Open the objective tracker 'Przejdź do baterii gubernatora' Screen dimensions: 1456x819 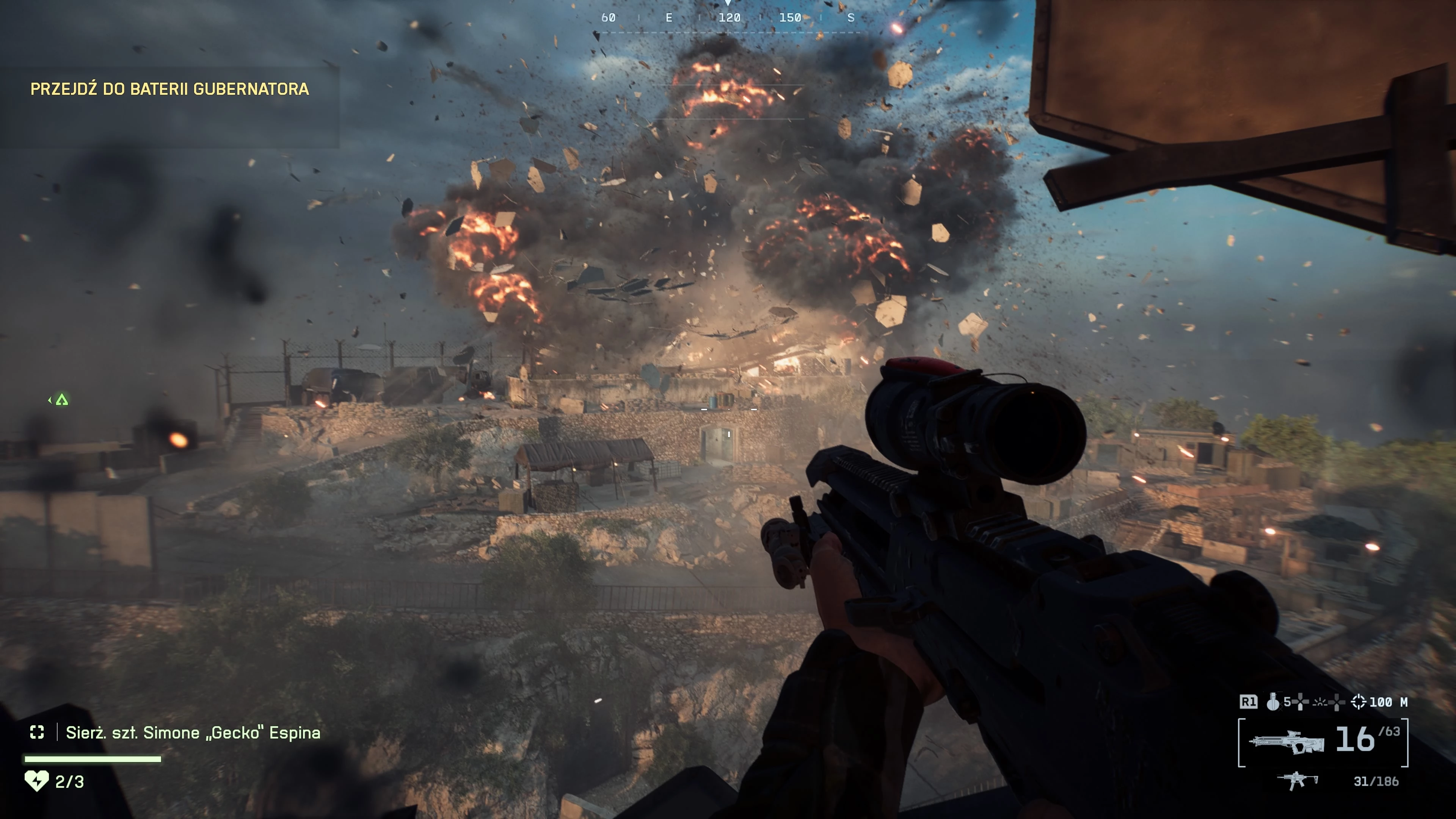pos(169,89)
